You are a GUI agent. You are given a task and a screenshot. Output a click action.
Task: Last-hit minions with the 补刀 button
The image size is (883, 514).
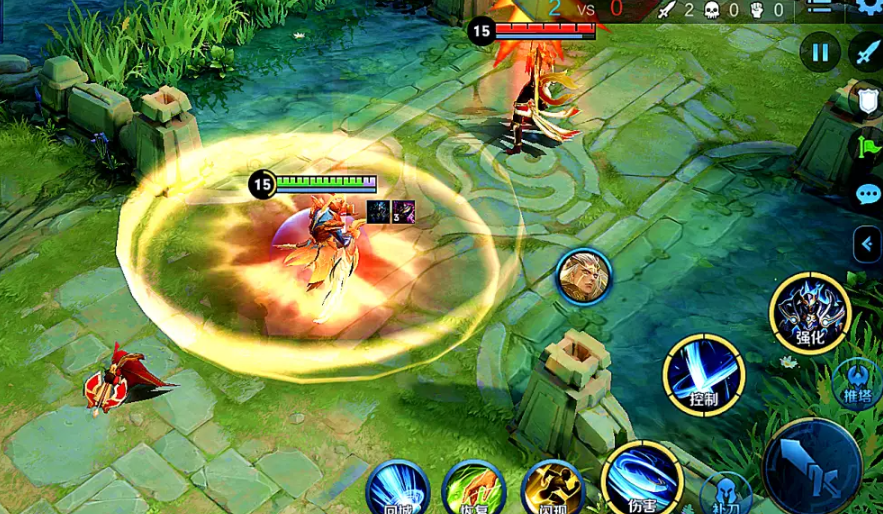(727, 495)
